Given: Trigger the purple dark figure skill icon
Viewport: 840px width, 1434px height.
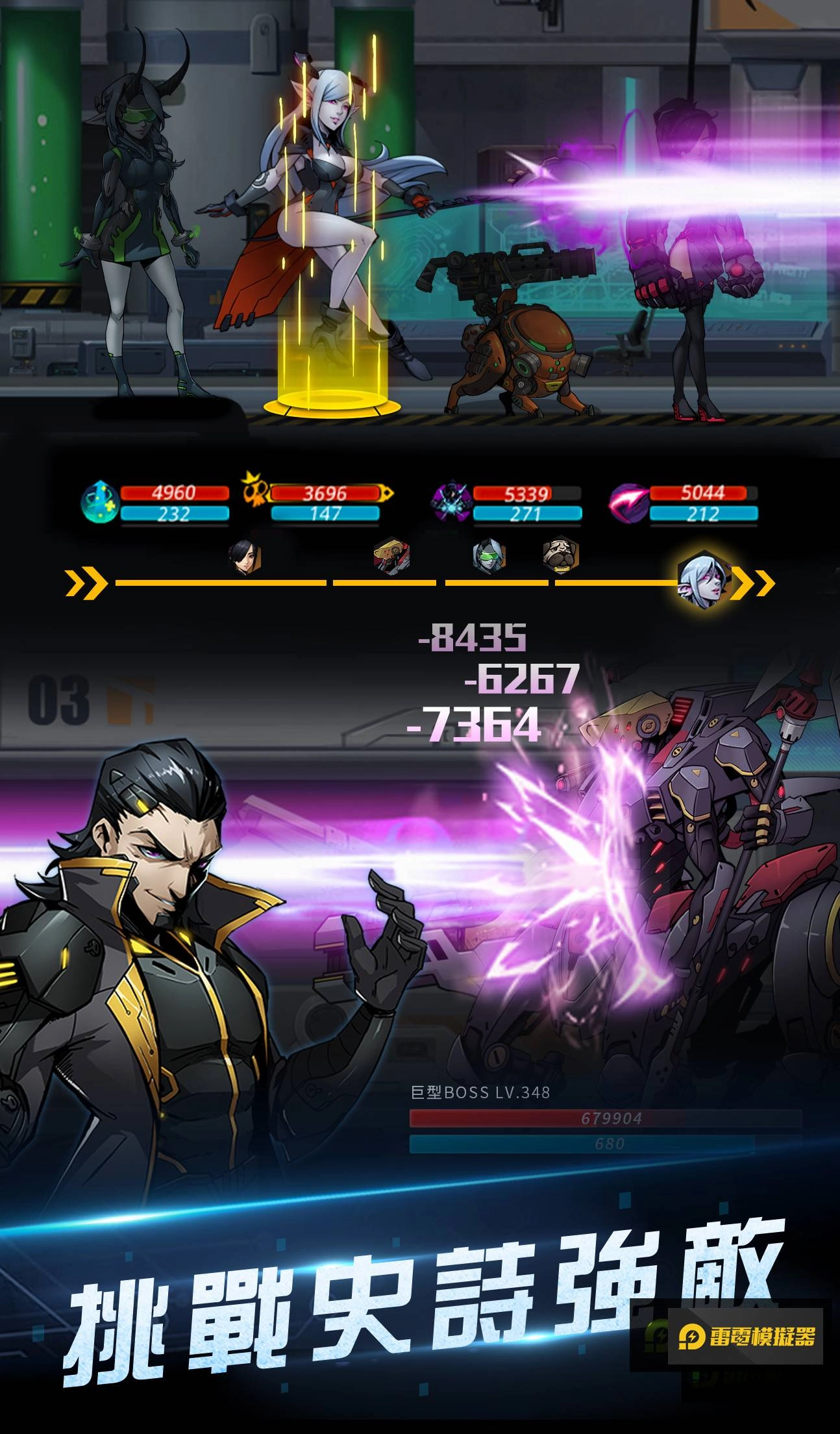Looking at the screenshot, I should click(x=451, y=502).
